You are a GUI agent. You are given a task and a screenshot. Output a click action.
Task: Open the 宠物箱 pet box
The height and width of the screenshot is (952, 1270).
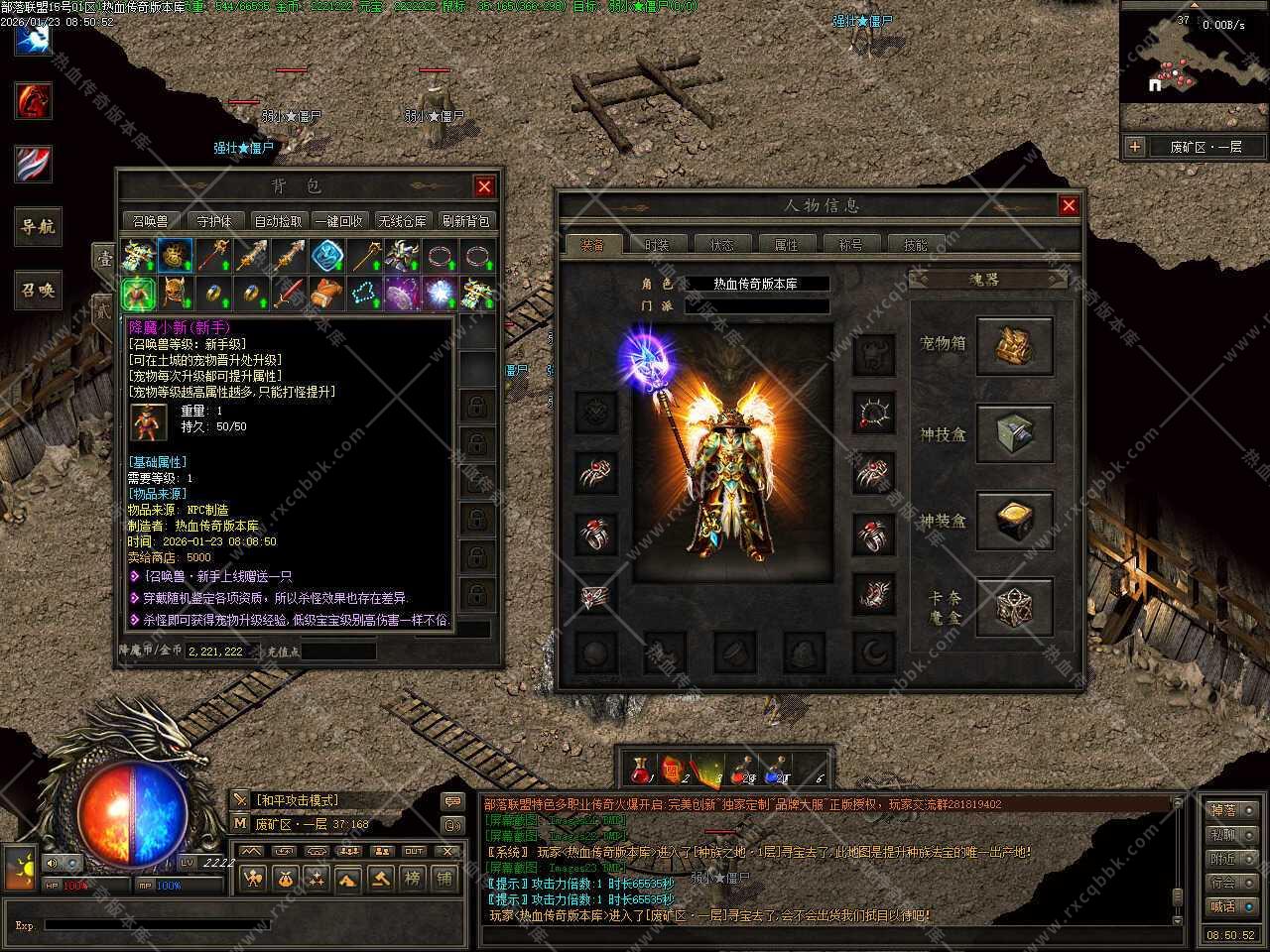coord(1014,347)
